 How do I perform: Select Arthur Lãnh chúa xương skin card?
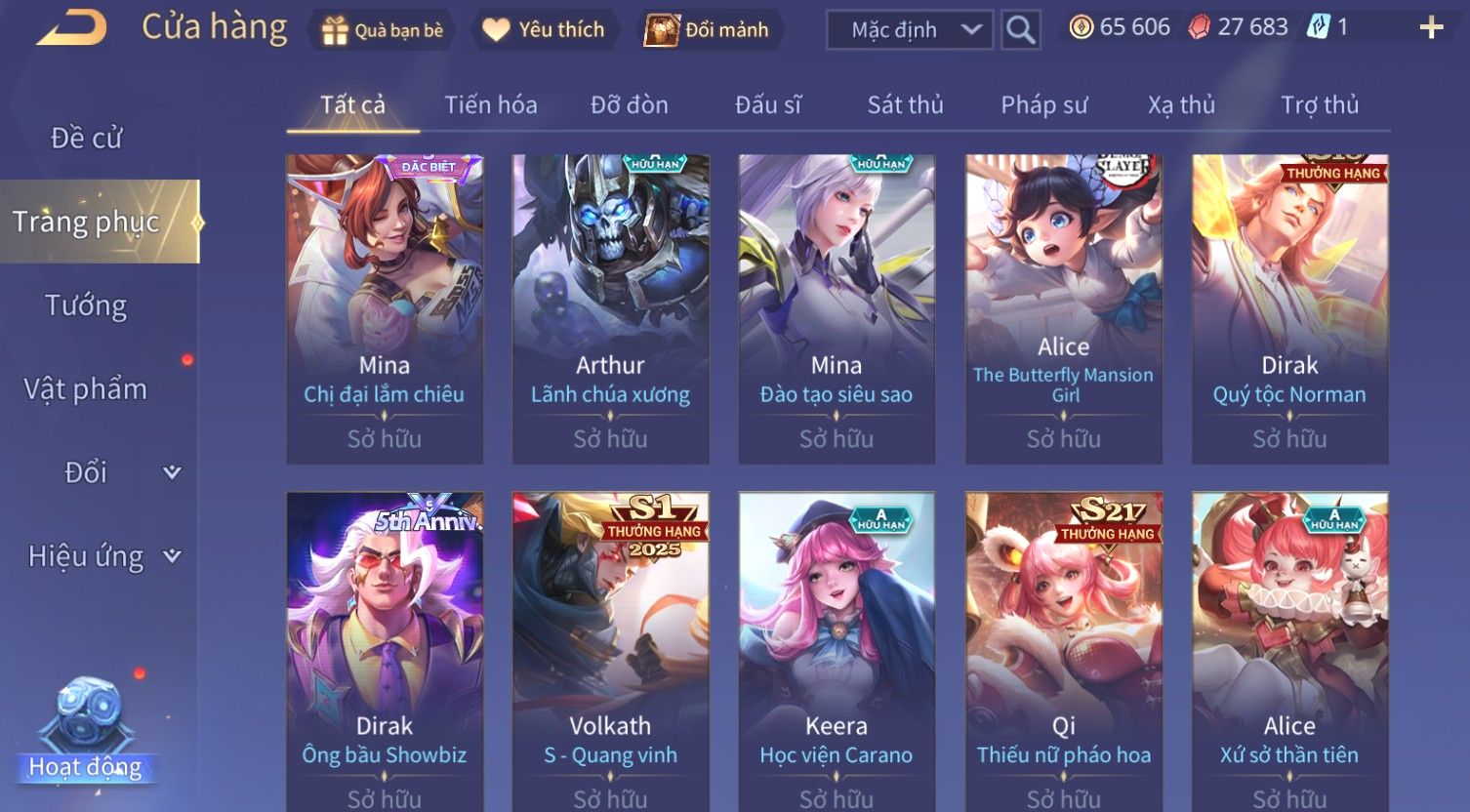[610, 308]
